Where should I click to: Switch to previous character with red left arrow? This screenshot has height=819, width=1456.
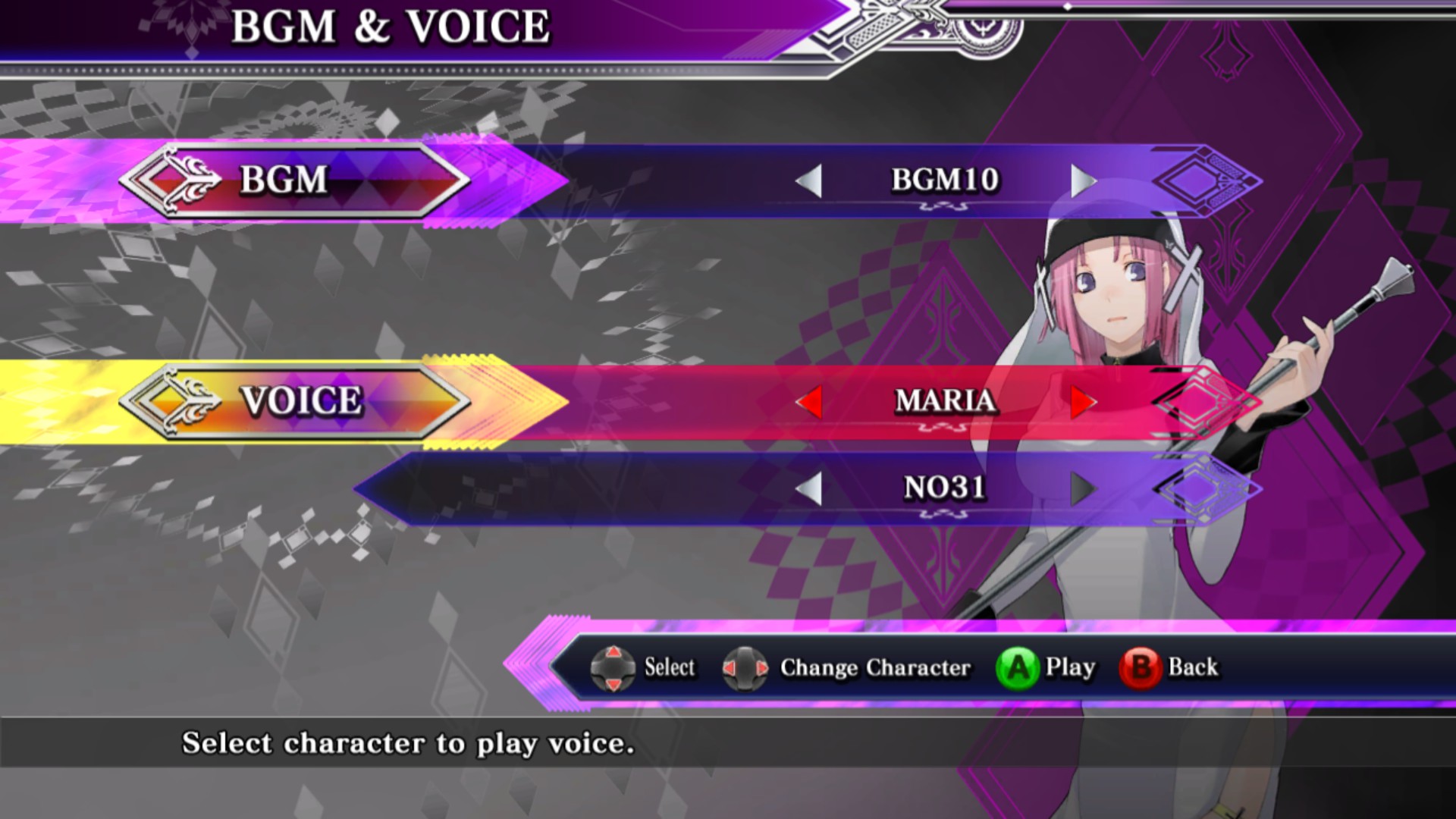810,401
